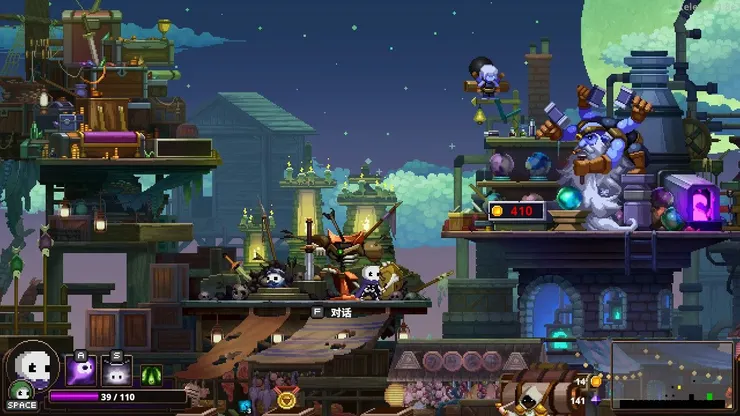Trigger the green quintessence icon
This screenshot has width=740, height=416.
152,376
